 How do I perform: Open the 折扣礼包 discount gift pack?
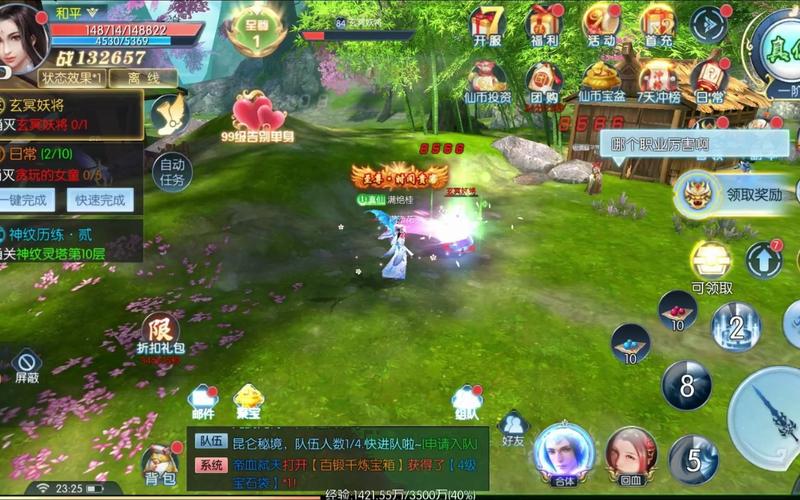pos(160,334)
